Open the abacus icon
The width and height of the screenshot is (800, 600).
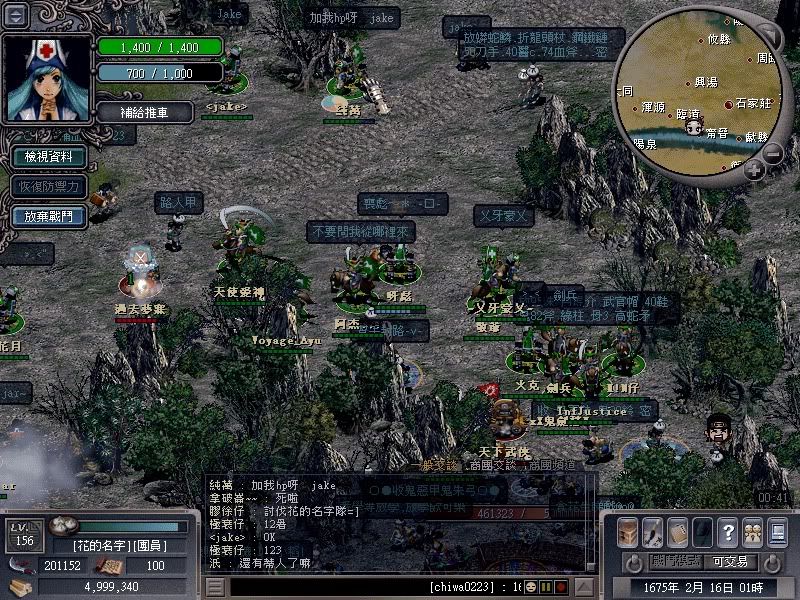tap(677, 532)
